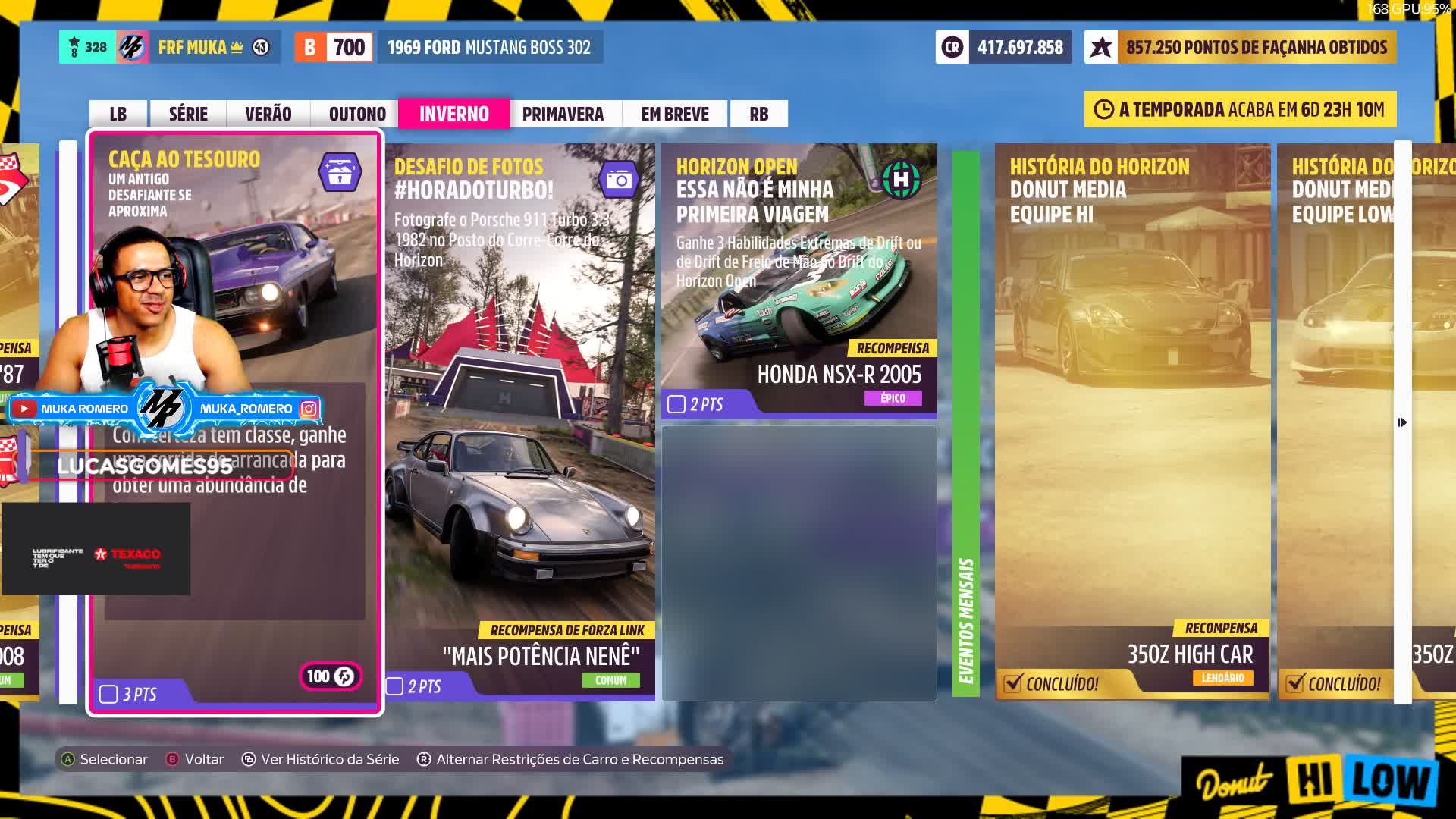Click the Muka Romero YouTube overlay badge

[x=73, y=409]
